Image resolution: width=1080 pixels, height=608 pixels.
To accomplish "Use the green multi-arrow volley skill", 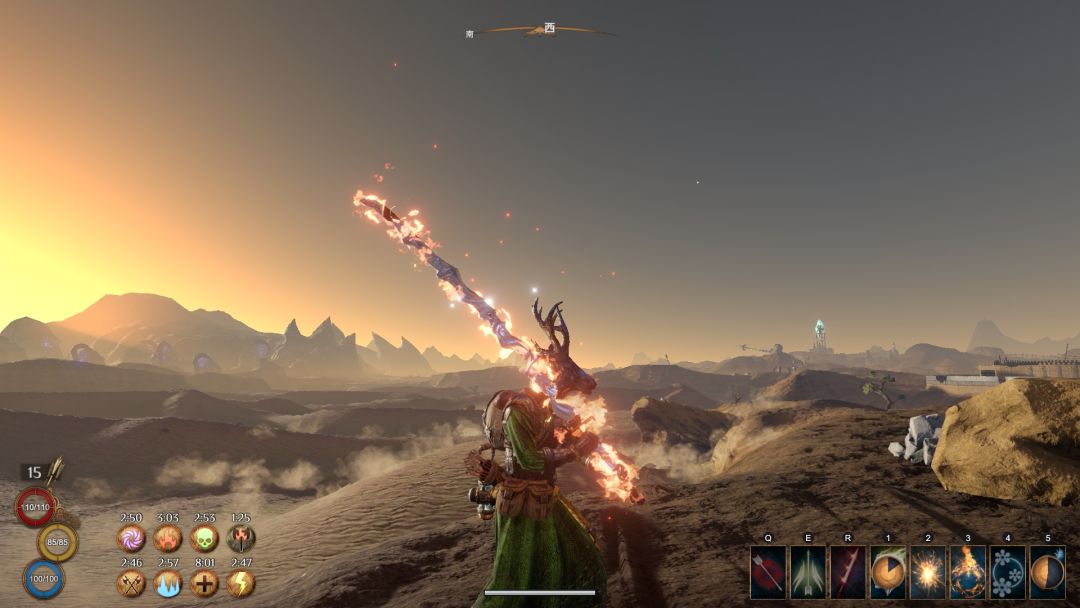I will [808, 572].
